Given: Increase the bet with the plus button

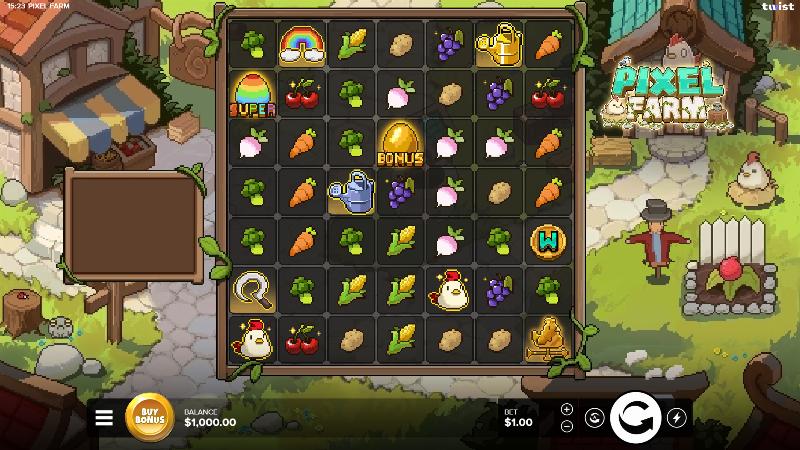Looking at the screenshot, I should point(567,409).
